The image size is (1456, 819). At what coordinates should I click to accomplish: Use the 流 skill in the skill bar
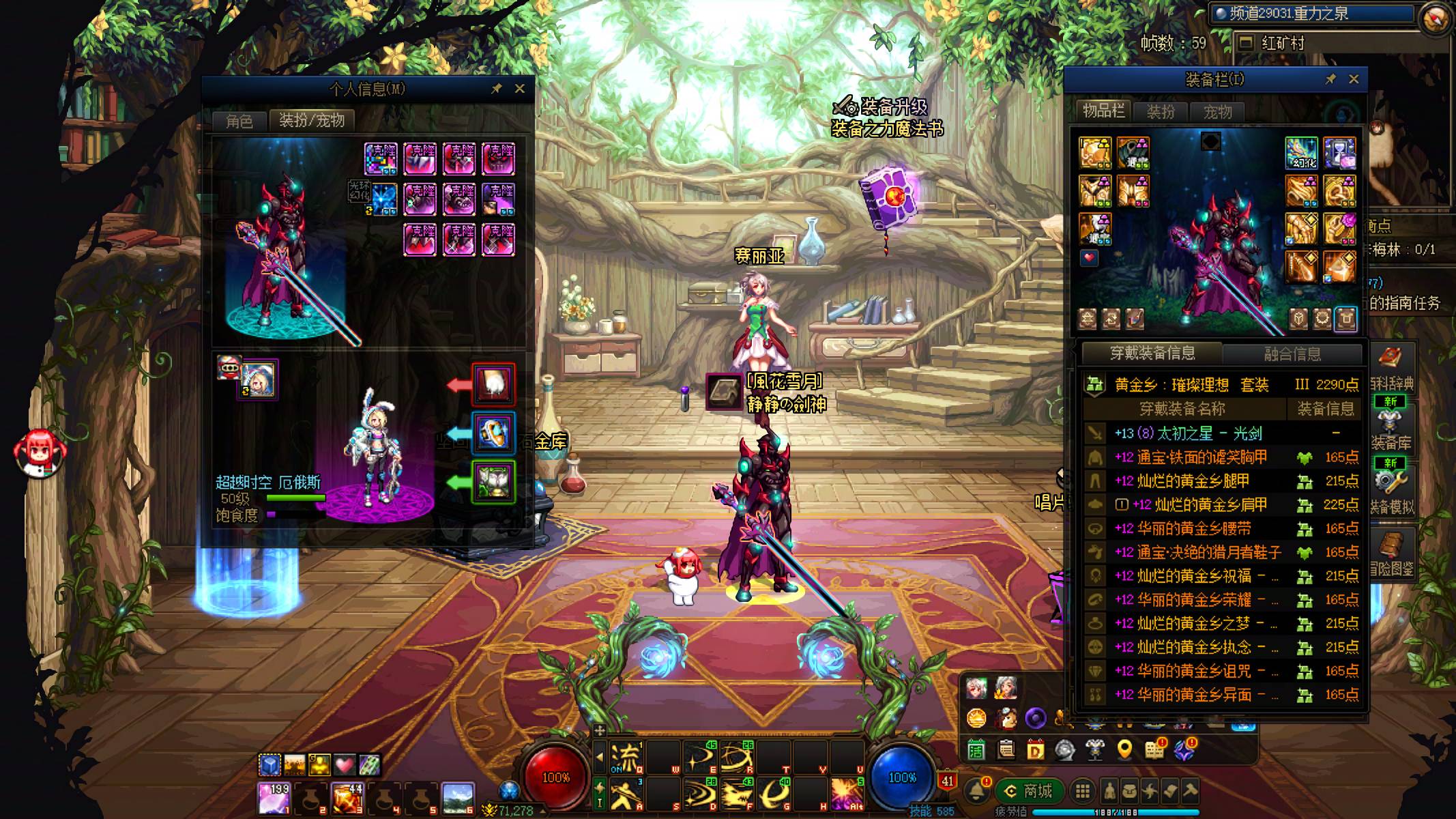(x=625, y=758)
